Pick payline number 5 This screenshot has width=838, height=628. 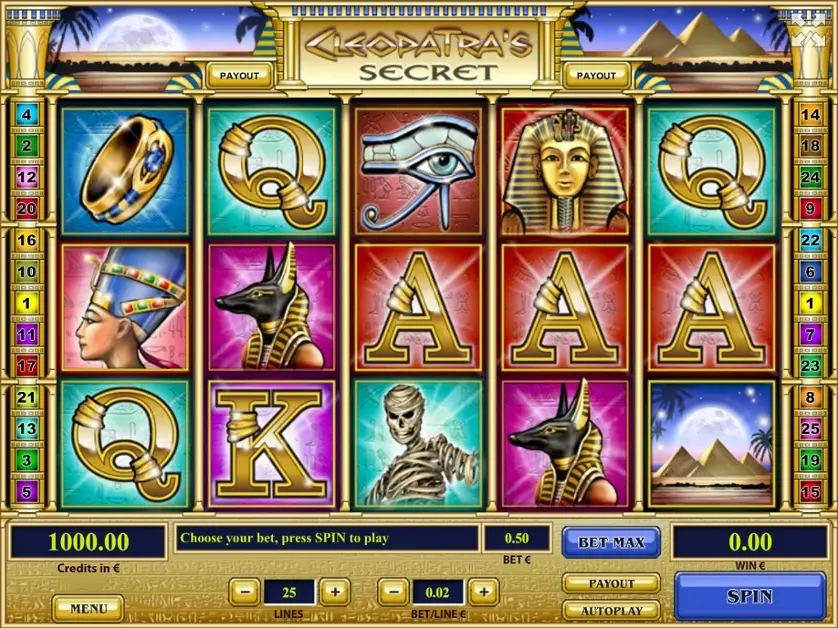(x=27, y=491)
